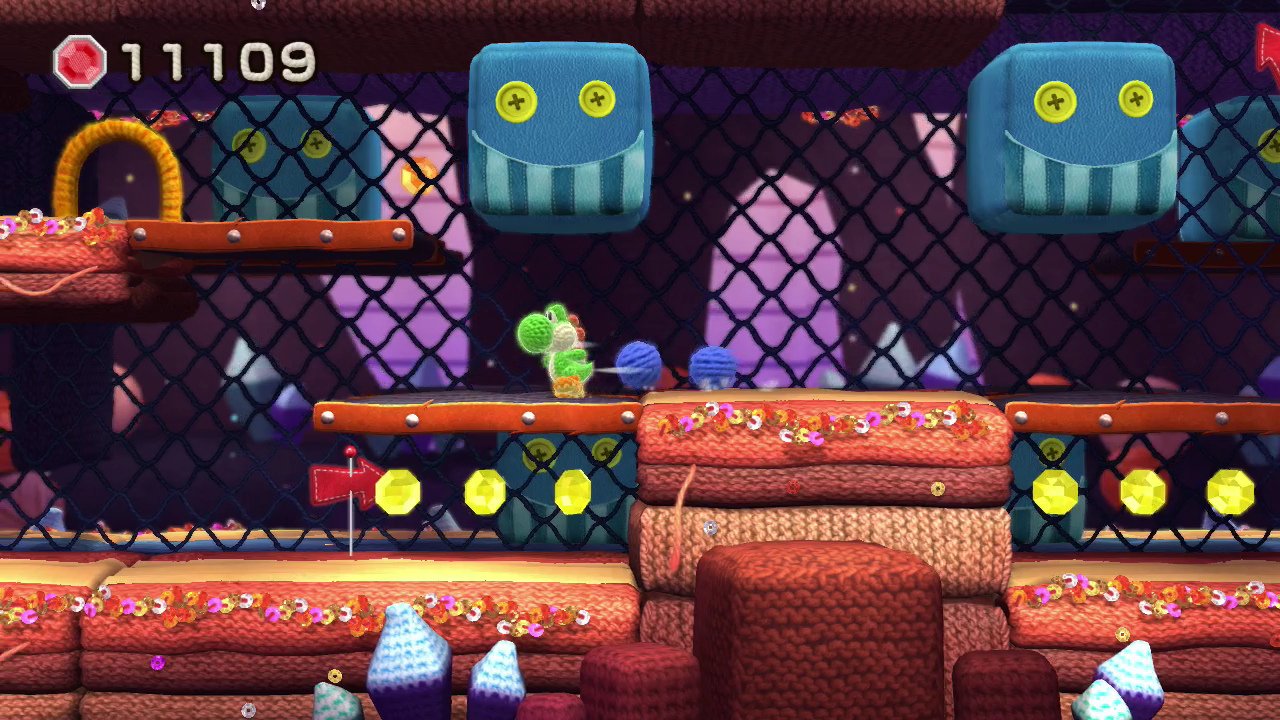Click the middle yellow bead under the platform

pos(485,494)
